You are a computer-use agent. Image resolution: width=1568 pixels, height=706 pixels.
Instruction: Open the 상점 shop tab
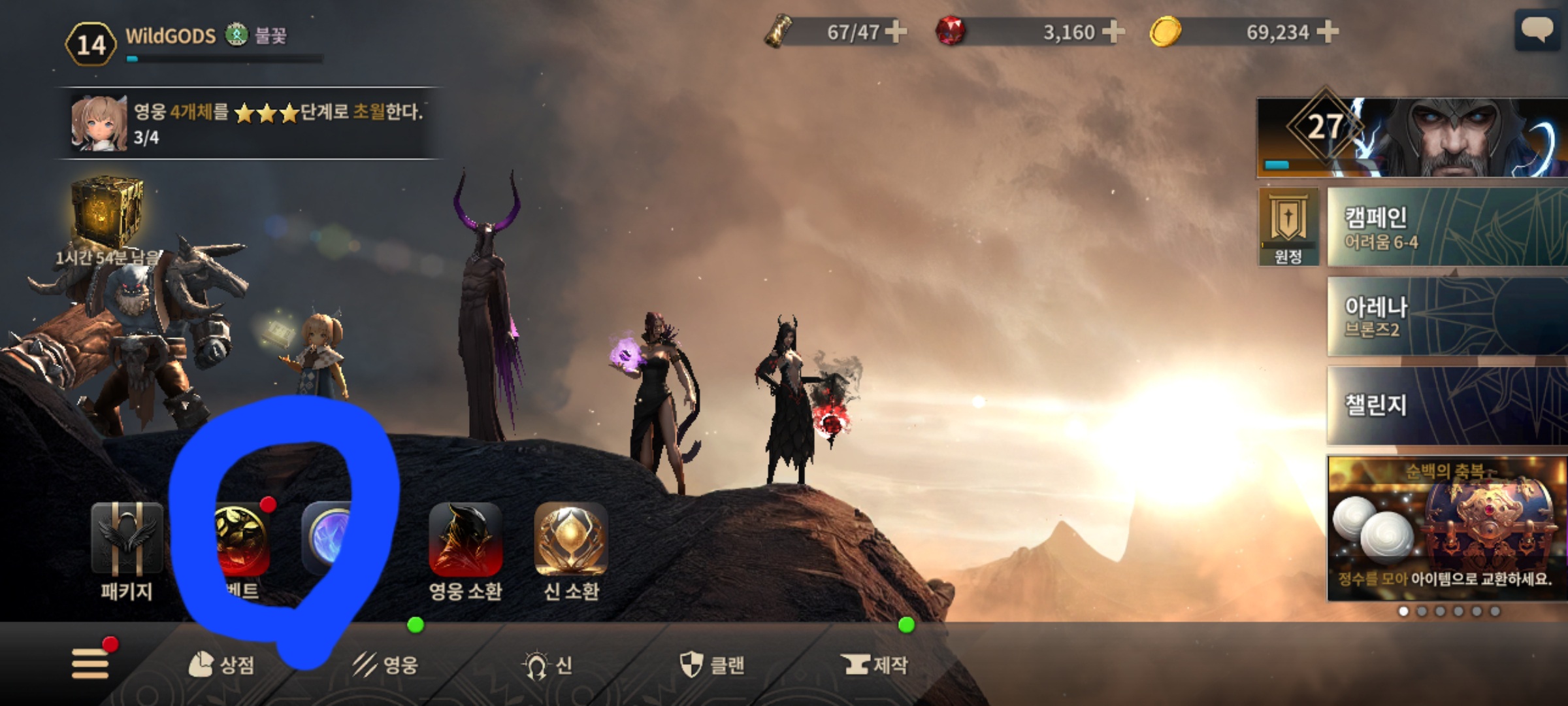click(221, 665)
